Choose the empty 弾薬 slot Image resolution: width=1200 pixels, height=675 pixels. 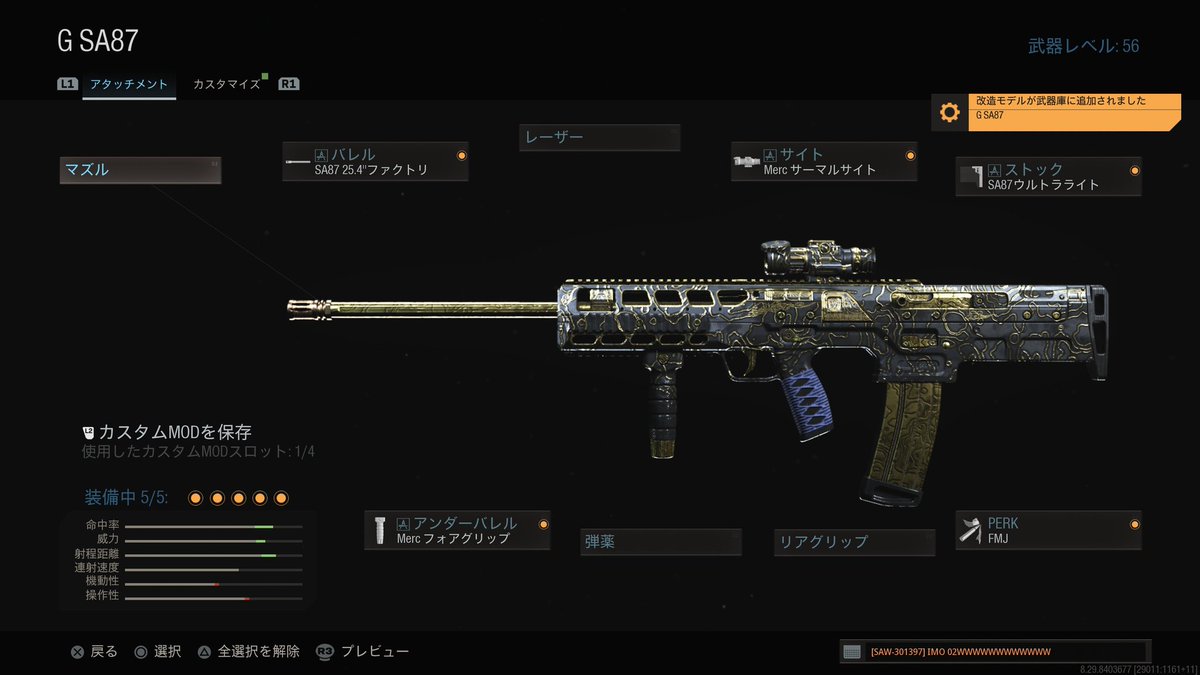661,542
